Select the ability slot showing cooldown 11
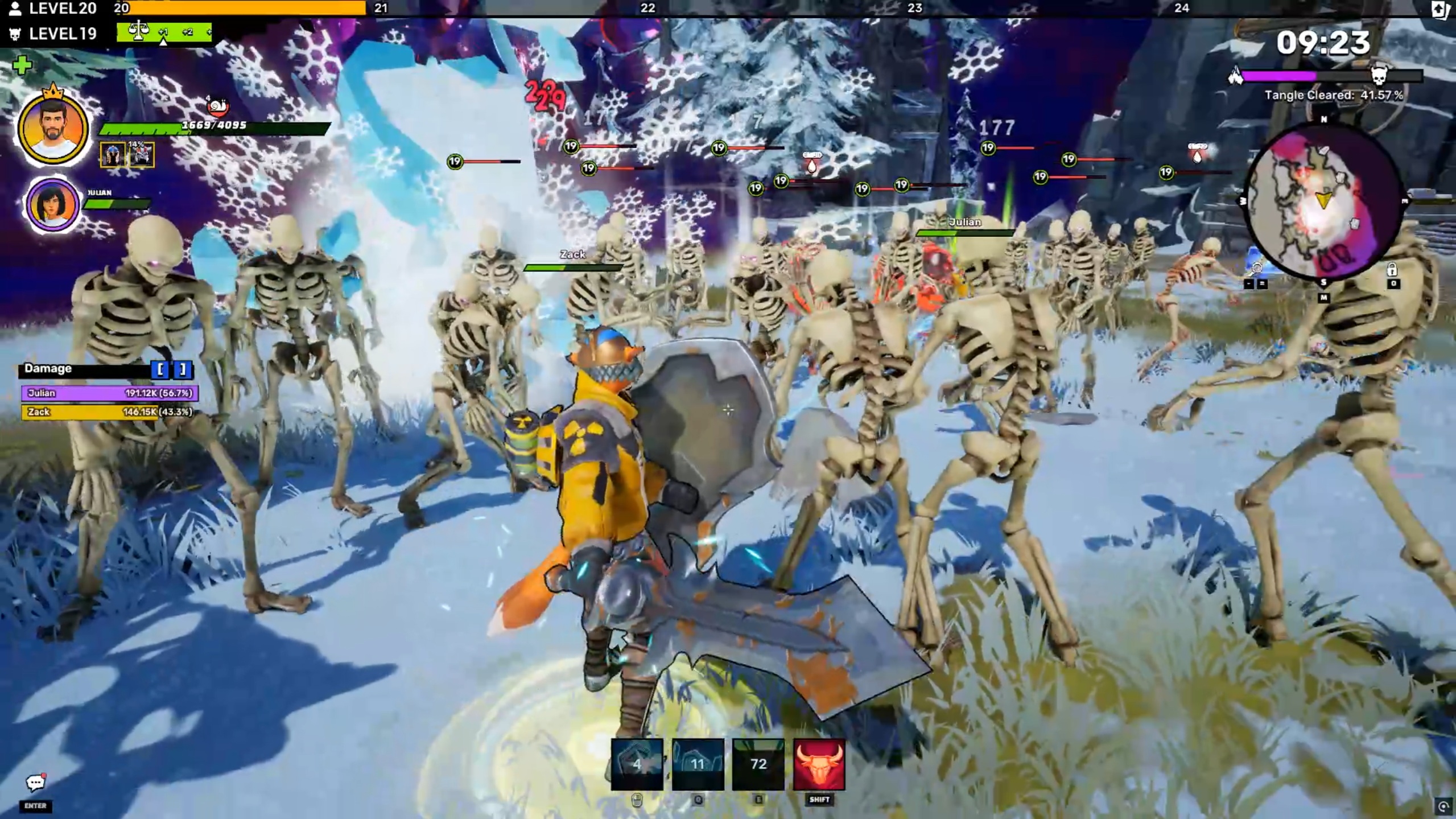The width and height of the screenshot is (1456, 819). [x=698, y=764]
